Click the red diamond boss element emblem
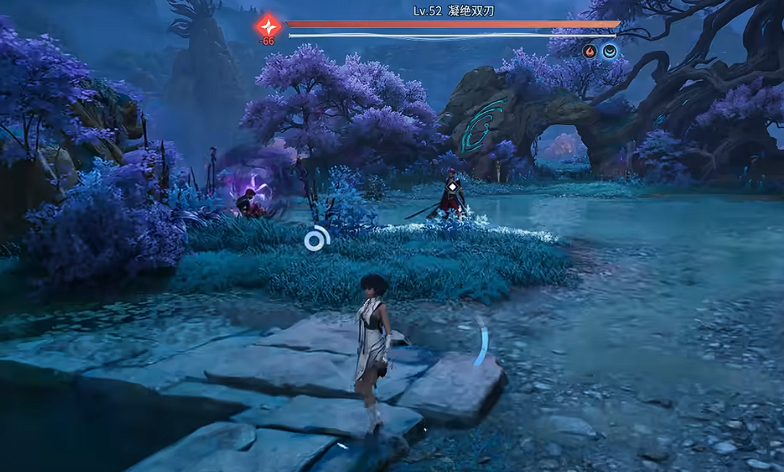This screenshot has width=784, height=472. point(268,26)
